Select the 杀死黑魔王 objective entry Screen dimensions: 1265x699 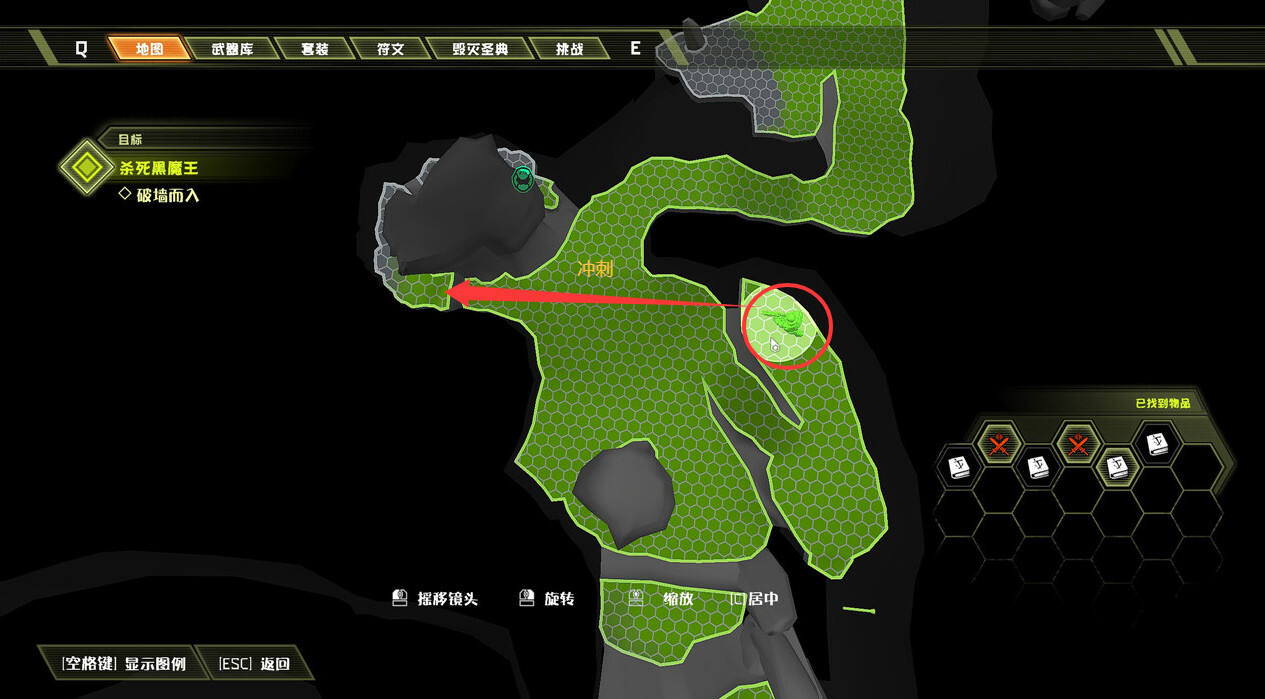coord(159,168)
